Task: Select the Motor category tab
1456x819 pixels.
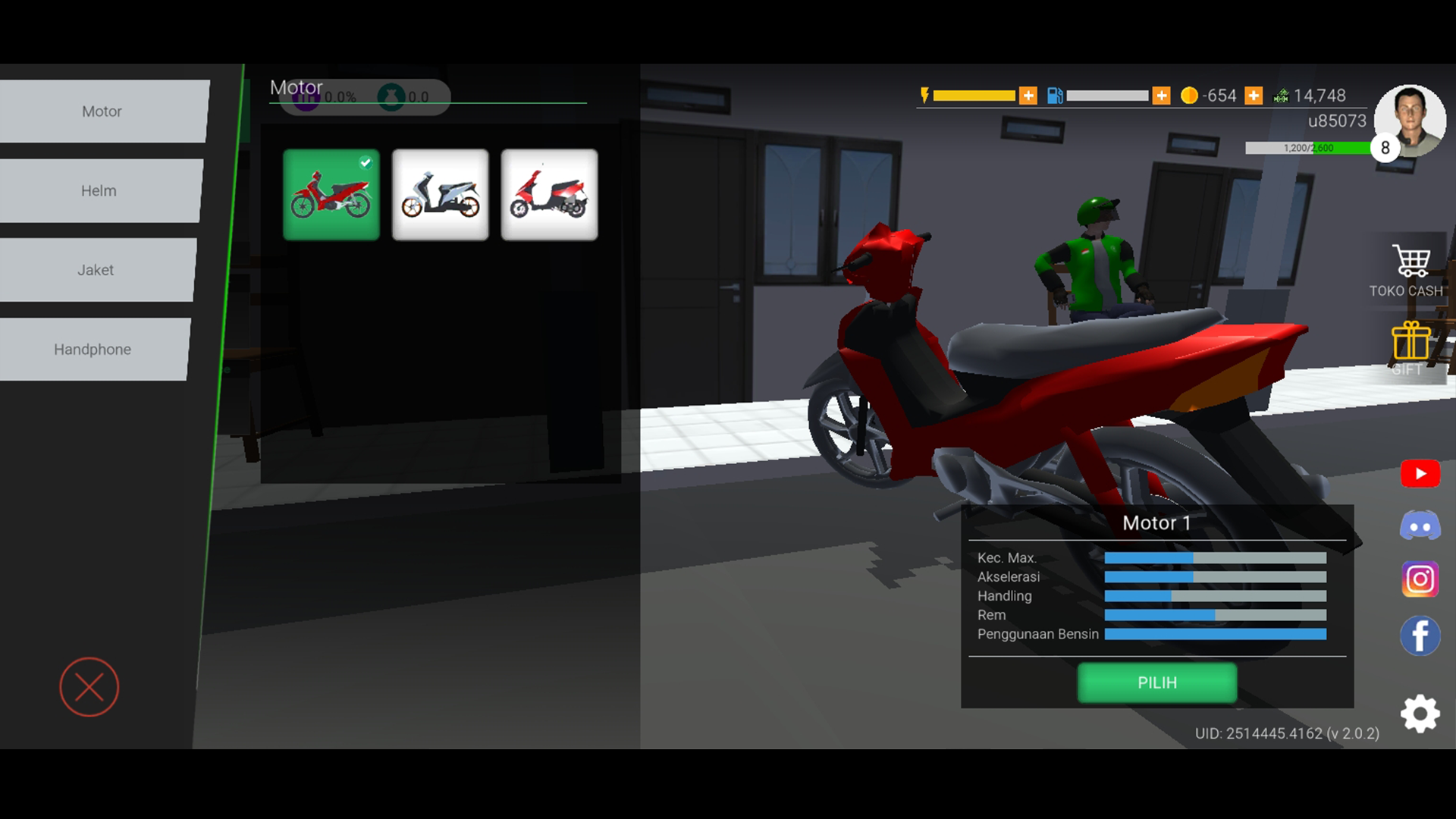Action: 102,111
